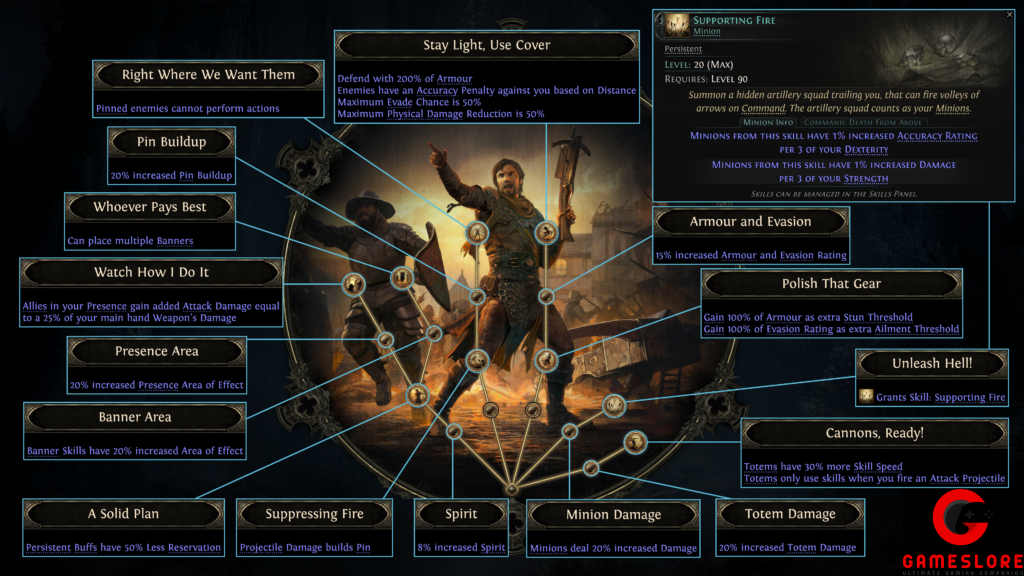1024x576 pixels.
Task: Allocate the Unleash Hell! tree node
Action: (614, 405)
